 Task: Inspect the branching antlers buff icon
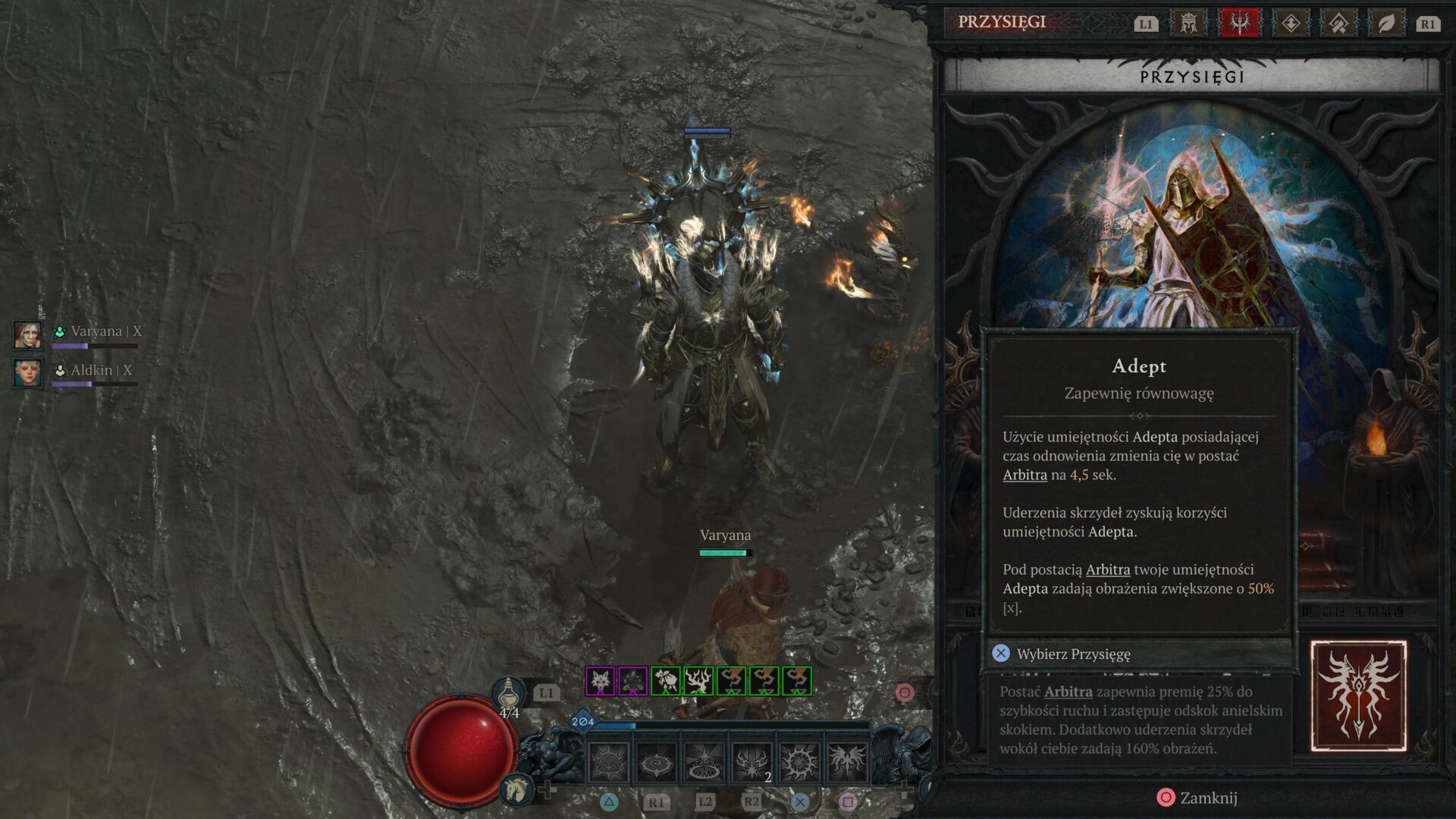pos(698,681)
